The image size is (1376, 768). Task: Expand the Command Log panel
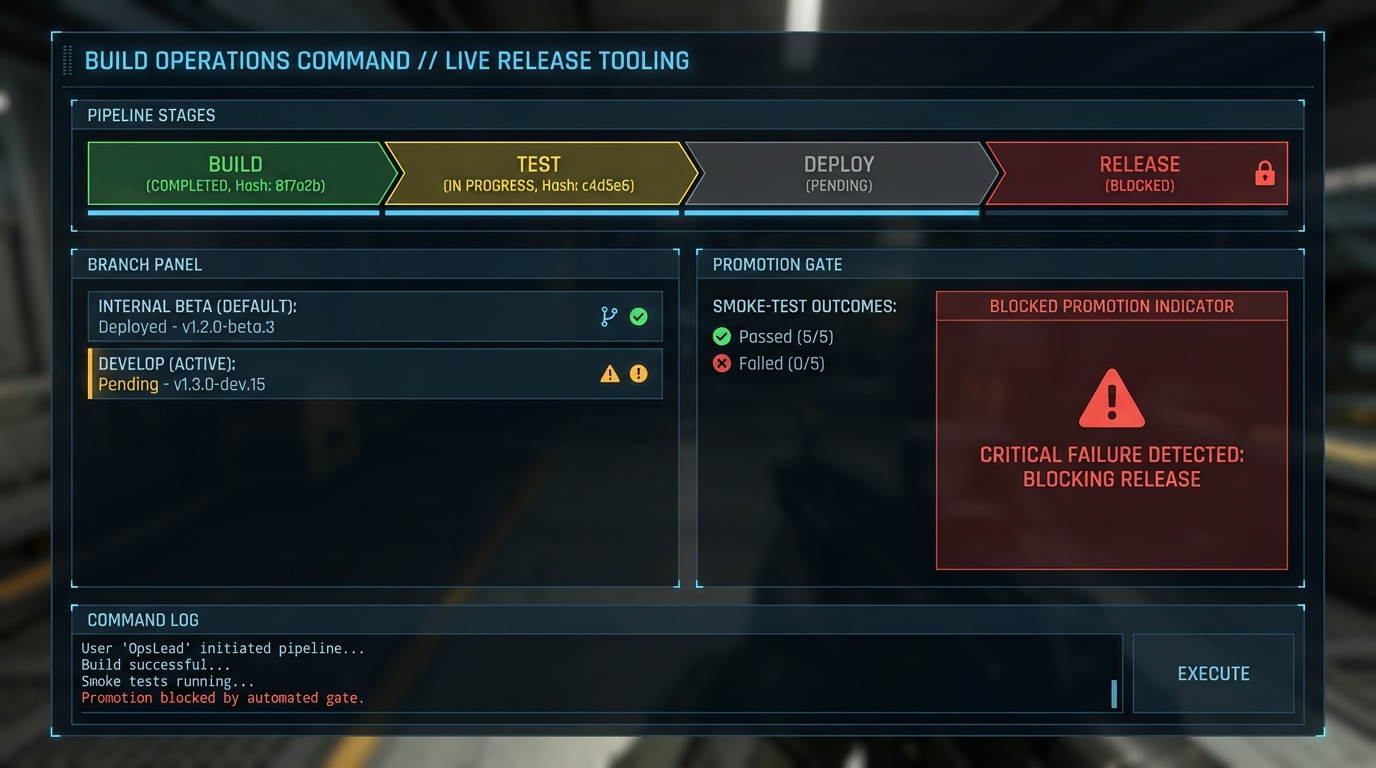[x=142, y=620]
